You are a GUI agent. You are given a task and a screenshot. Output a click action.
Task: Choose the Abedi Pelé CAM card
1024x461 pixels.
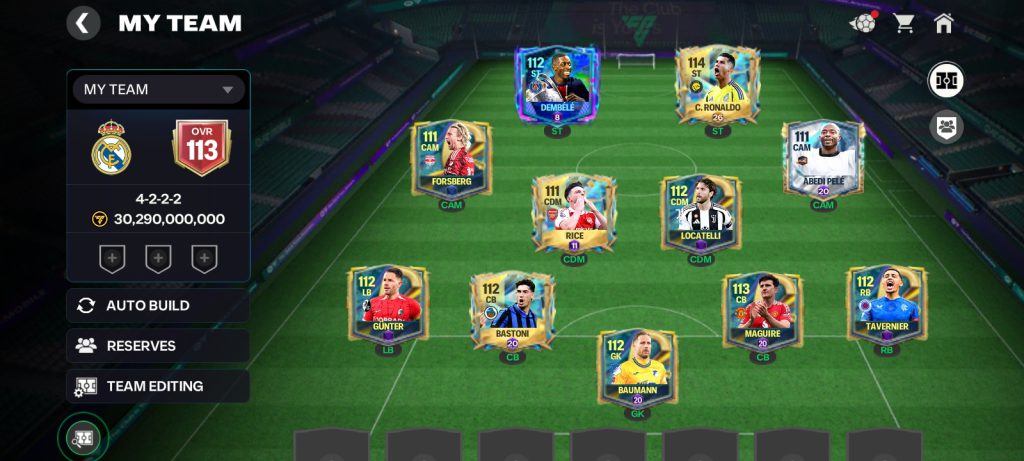point(822,160)
